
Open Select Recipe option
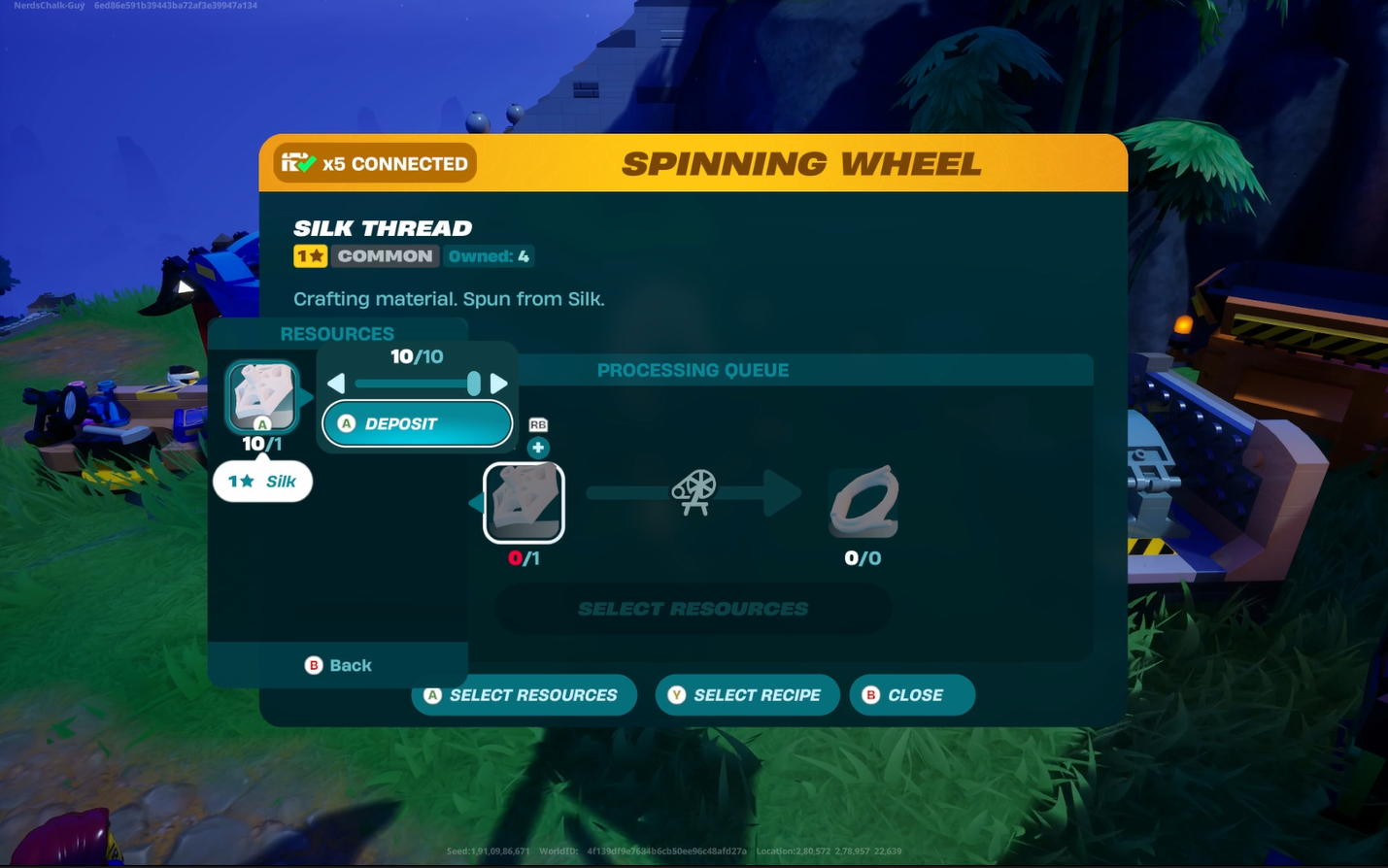(746, 695)
